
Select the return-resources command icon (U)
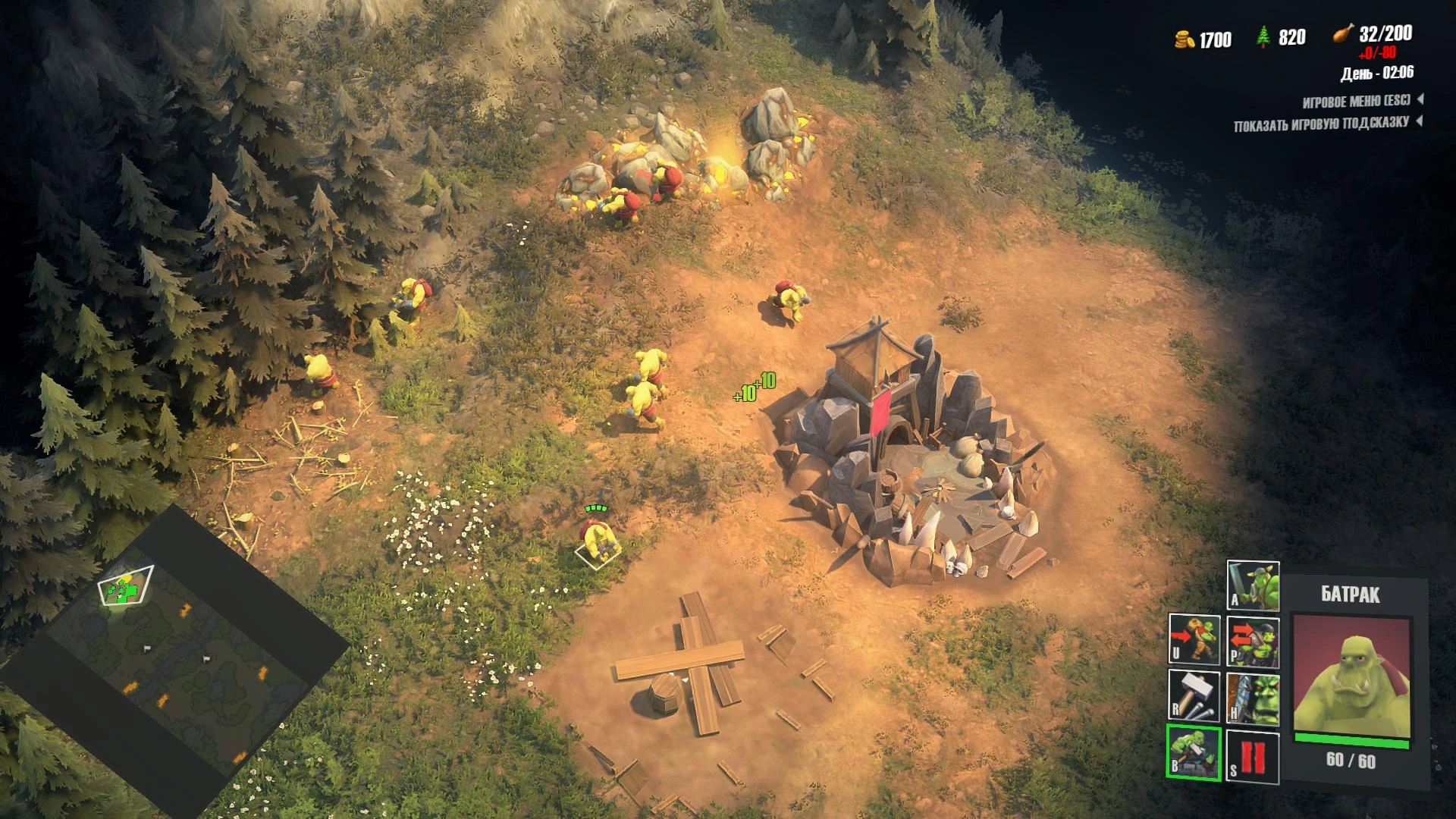pyautogui.click(x=1194, y=640)
